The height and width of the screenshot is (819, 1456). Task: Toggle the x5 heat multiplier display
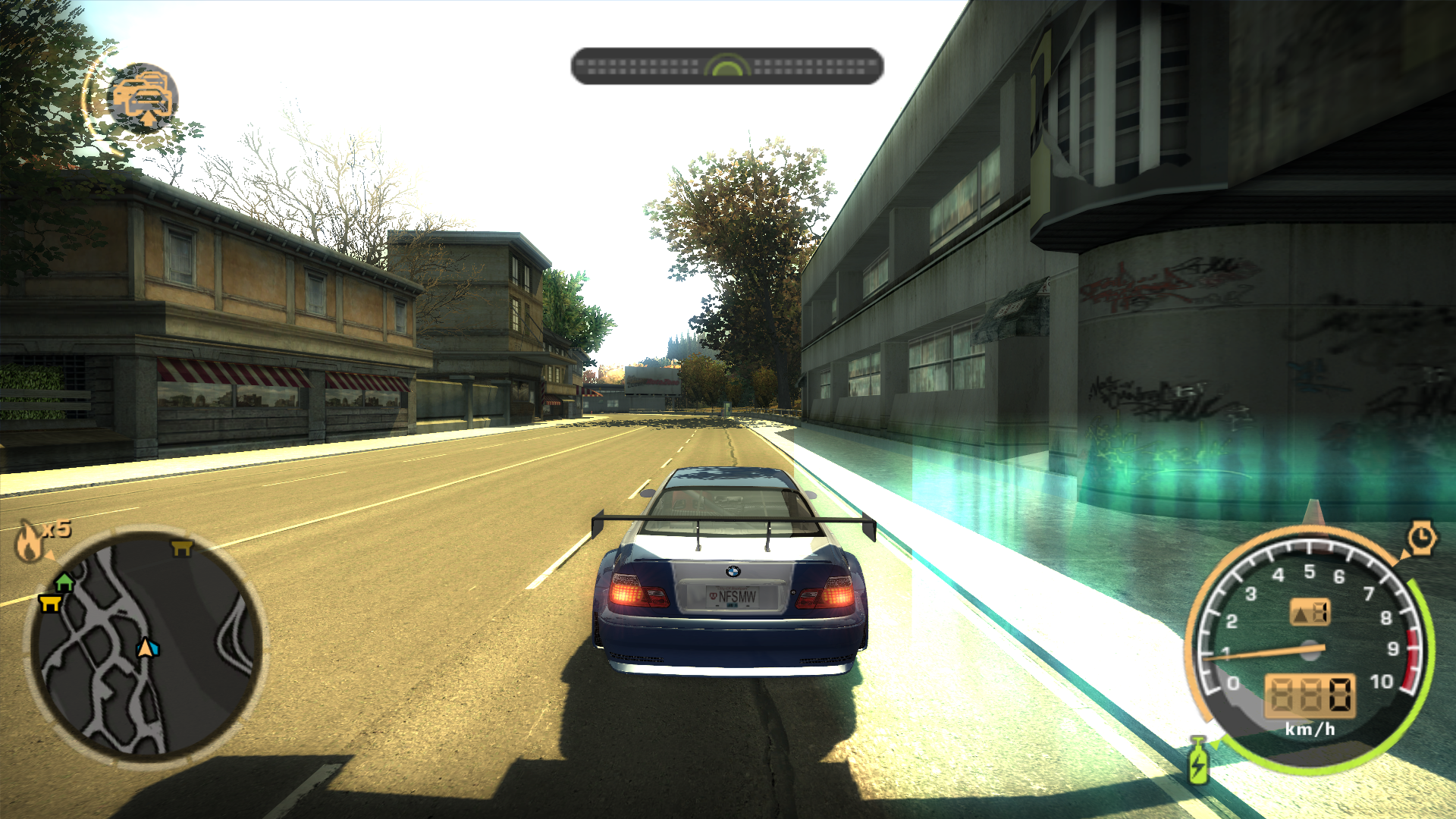pos(55,529)
